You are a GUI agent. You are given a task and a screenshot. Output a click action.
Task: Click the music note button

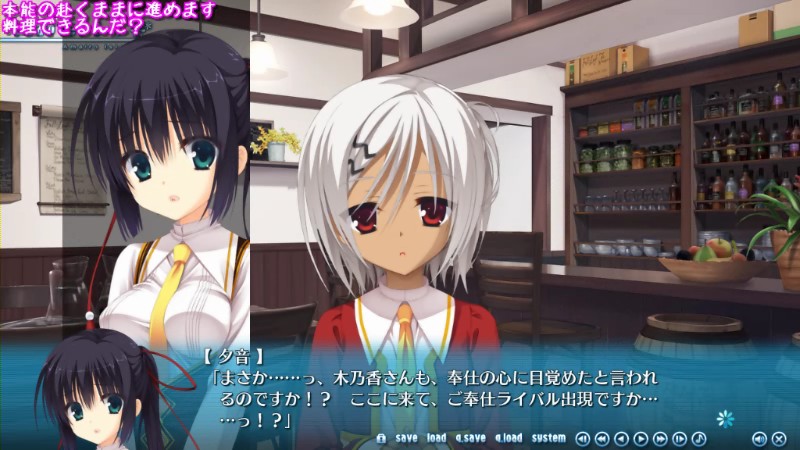(699, 438)
